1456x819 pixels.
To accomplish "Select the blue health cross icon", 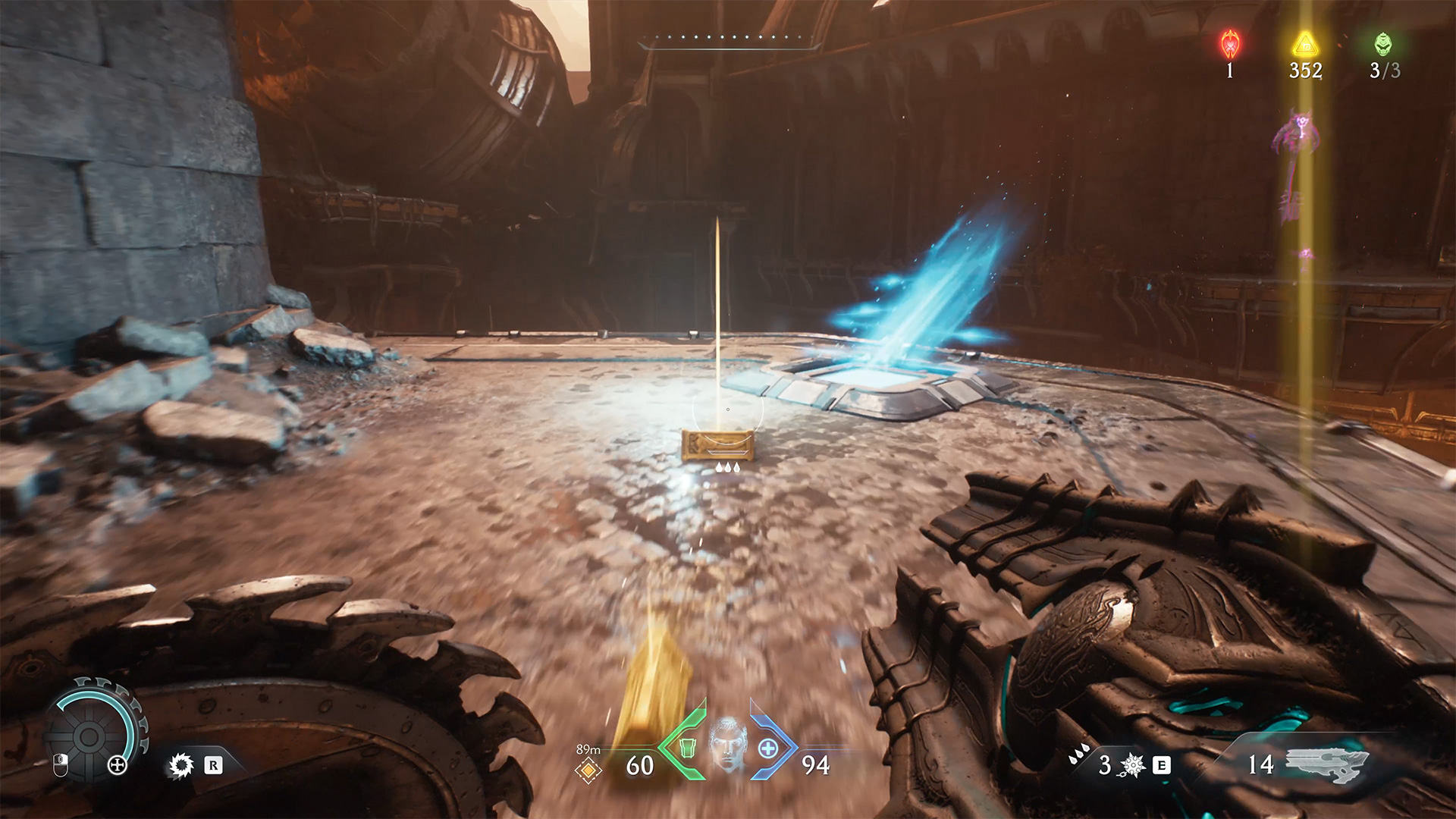I will tap(768, 748).
